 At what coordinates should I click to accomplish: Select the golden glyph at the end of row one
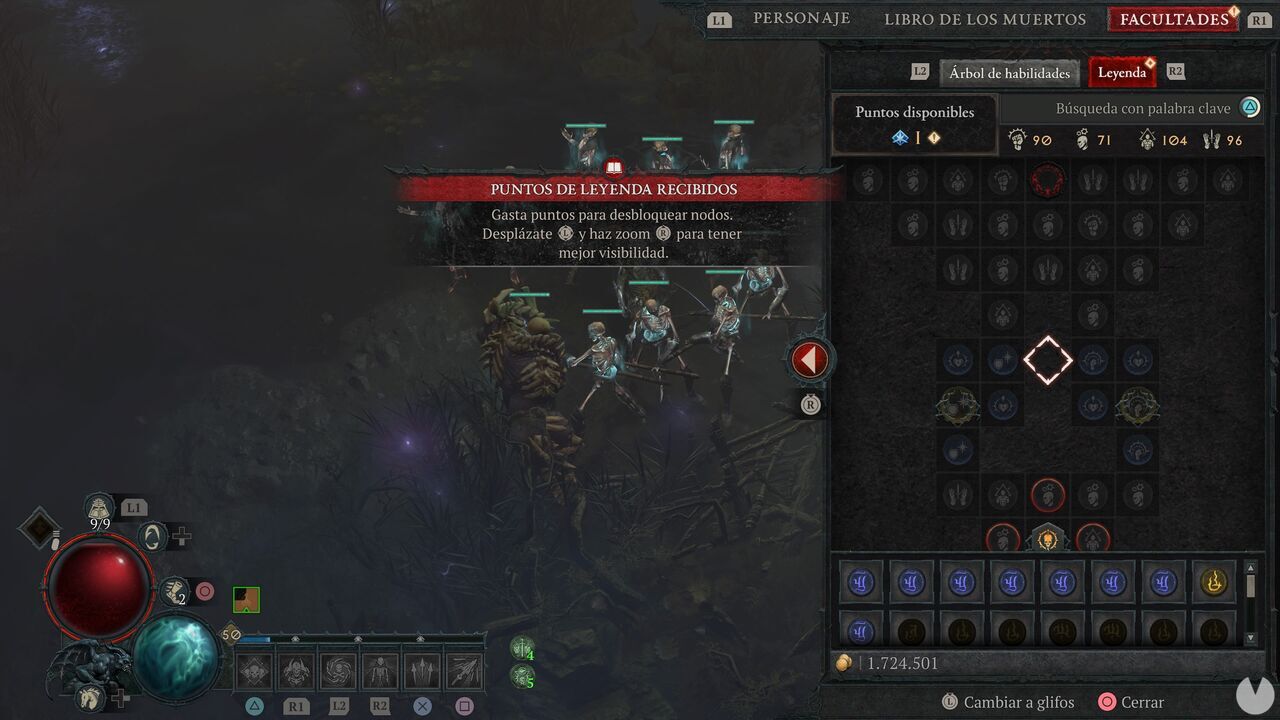tap(1213, 581)
